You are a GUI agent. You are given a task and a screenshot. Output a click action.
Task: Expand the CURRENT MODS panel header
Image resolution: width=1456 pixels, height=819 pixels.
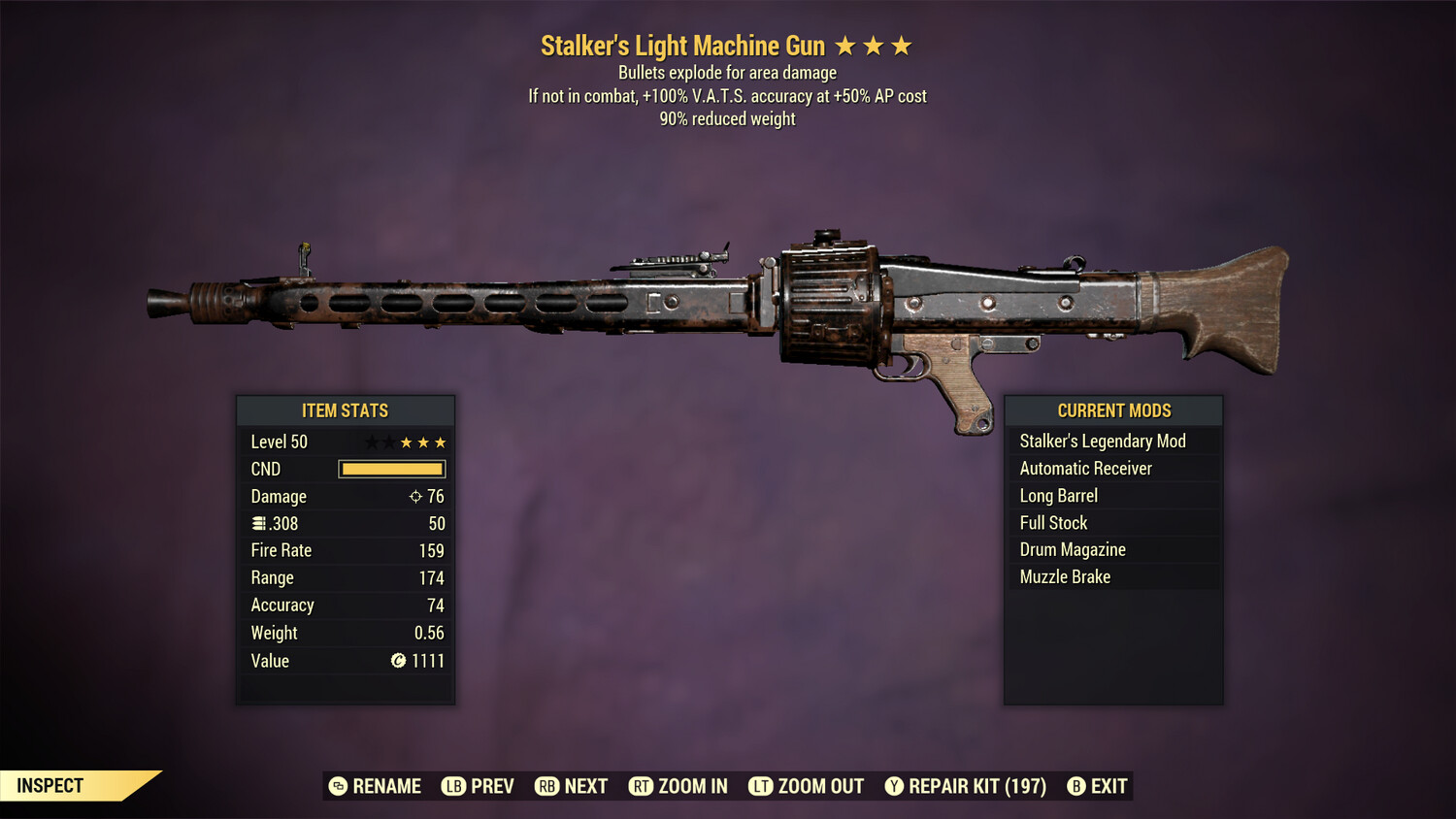tap(1113, 410)
